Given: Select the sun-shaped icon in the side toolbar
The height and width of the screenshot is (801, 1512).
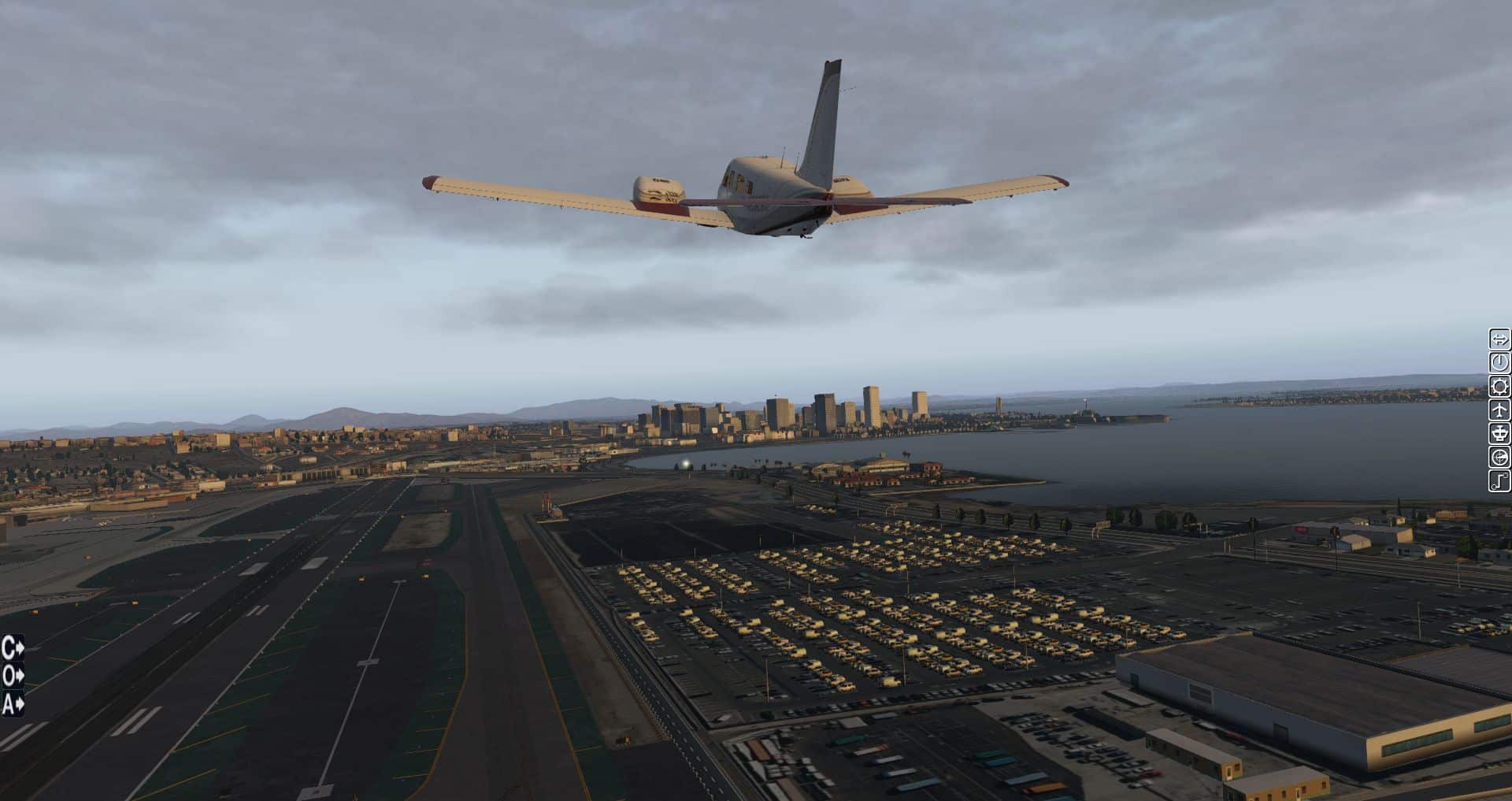Looking at the screenshot, I should [1499, 386].
